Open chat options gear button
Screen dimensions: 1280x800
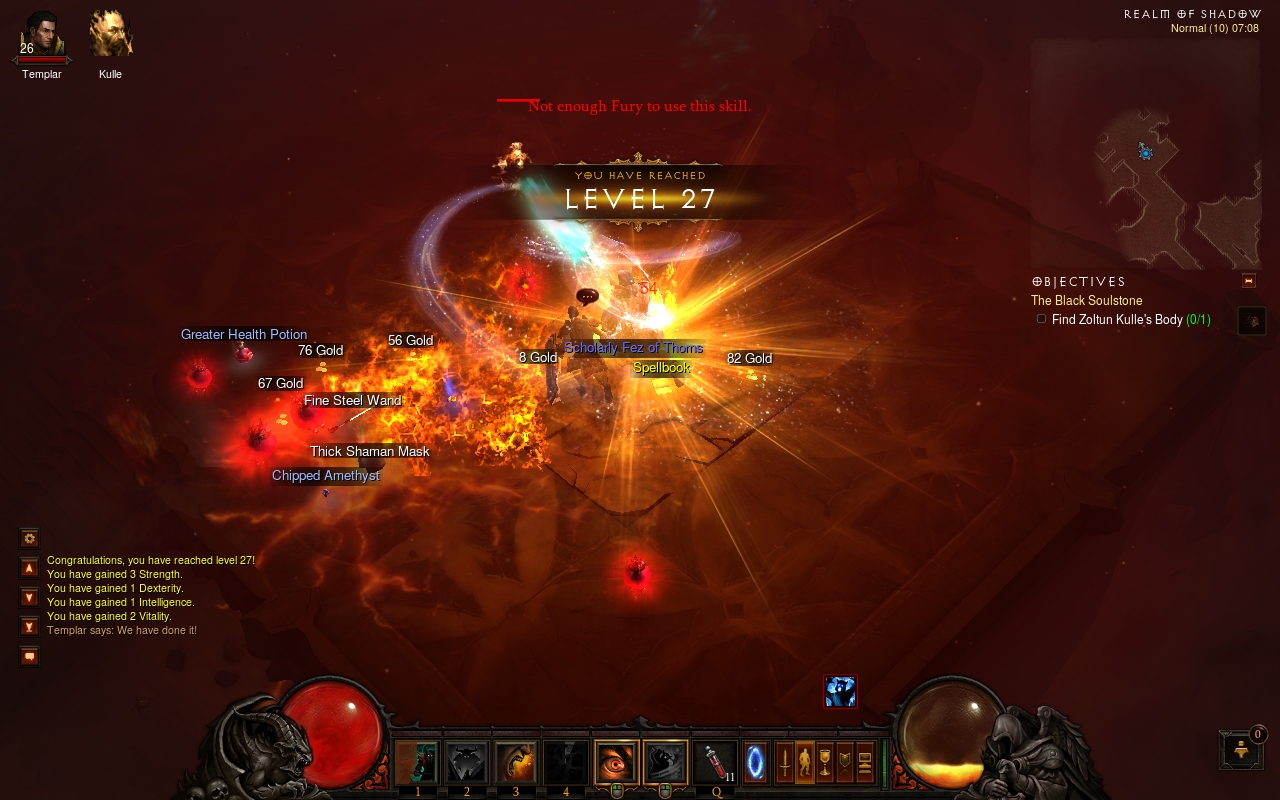coord(30,538)
